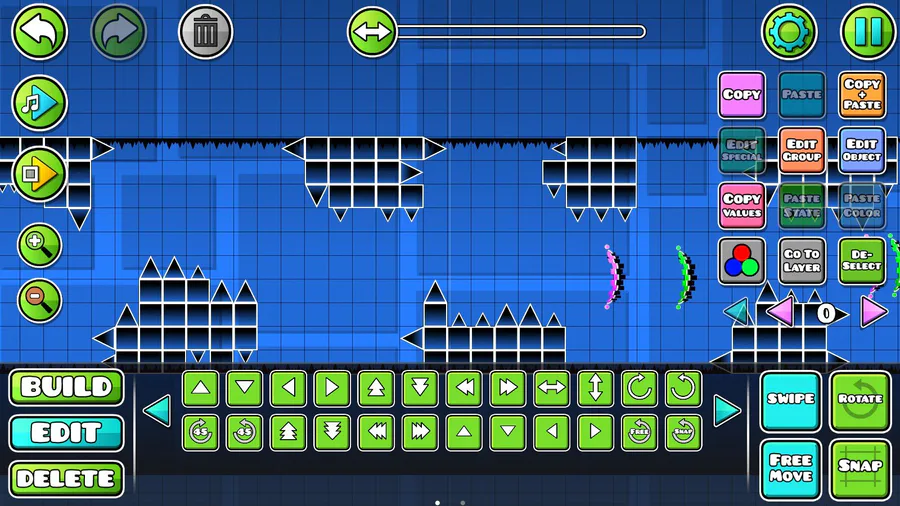The width and height of the screenshot is (900, 506).
Task: Click the pink Copy button
Action: tap(742, 96)
